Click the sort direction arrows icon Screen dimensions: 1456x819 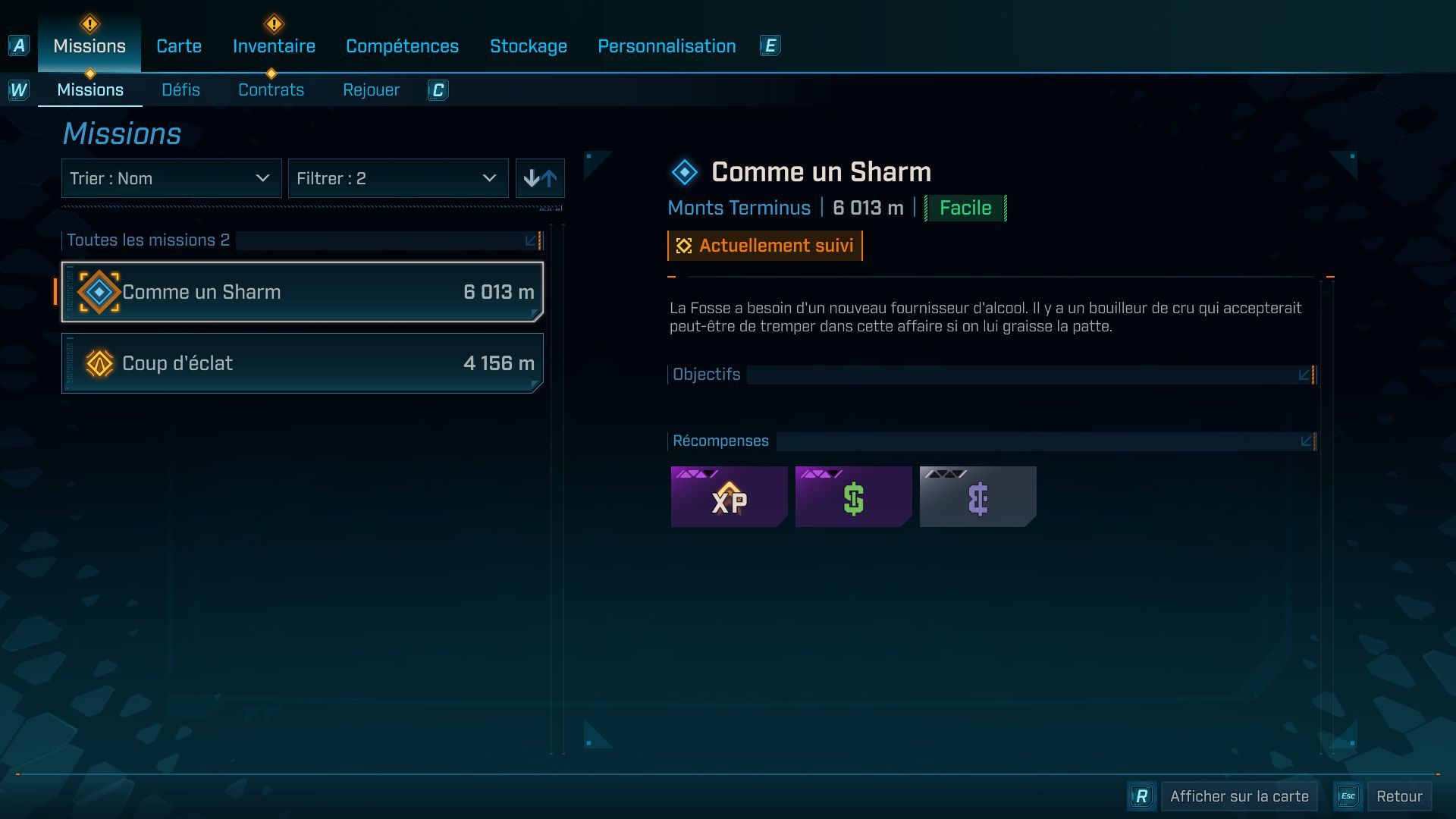pyautogui.click(x=540, y=178)
